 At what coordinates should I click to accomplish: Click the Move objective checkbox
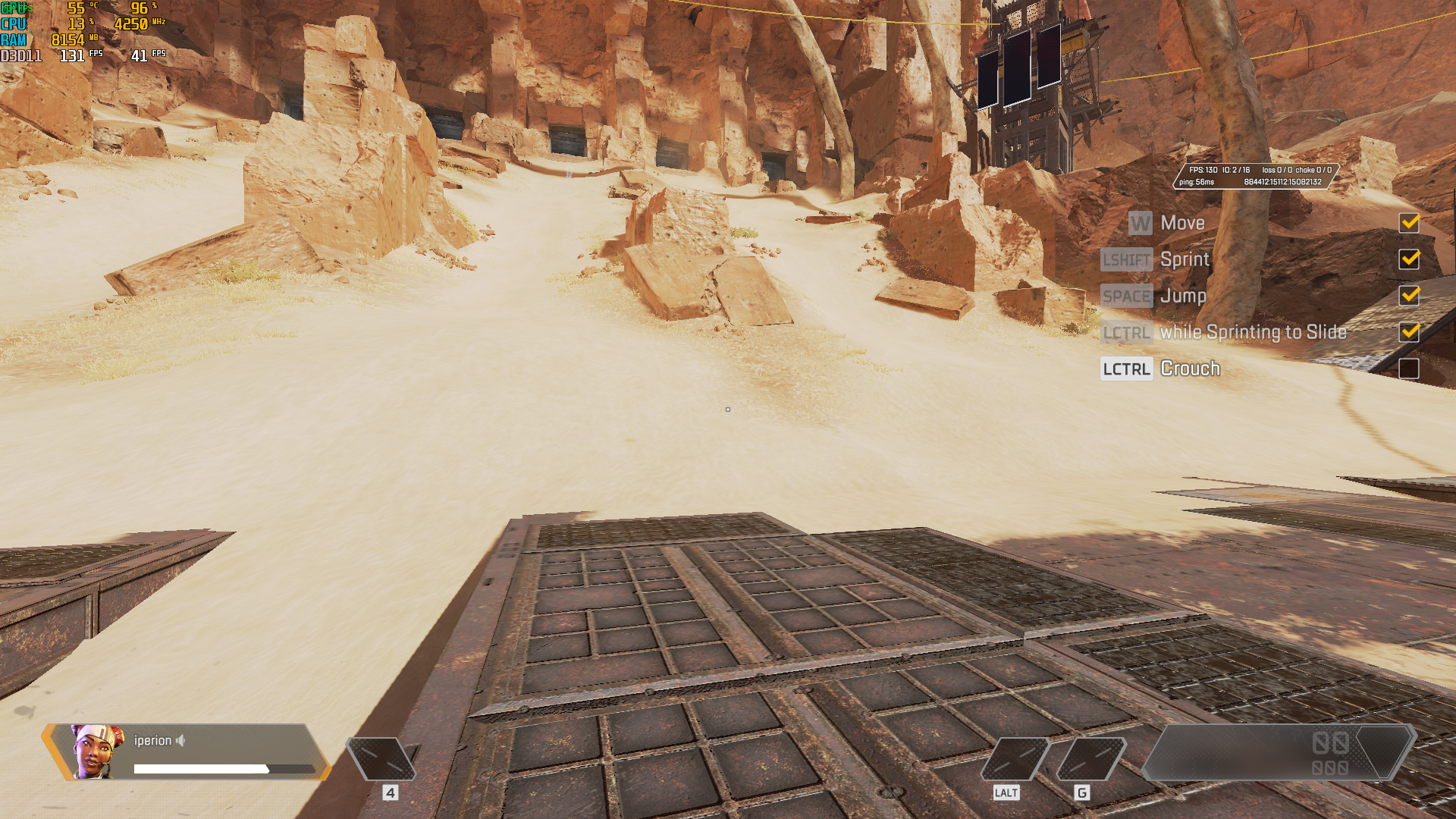tap(1409, 223)
